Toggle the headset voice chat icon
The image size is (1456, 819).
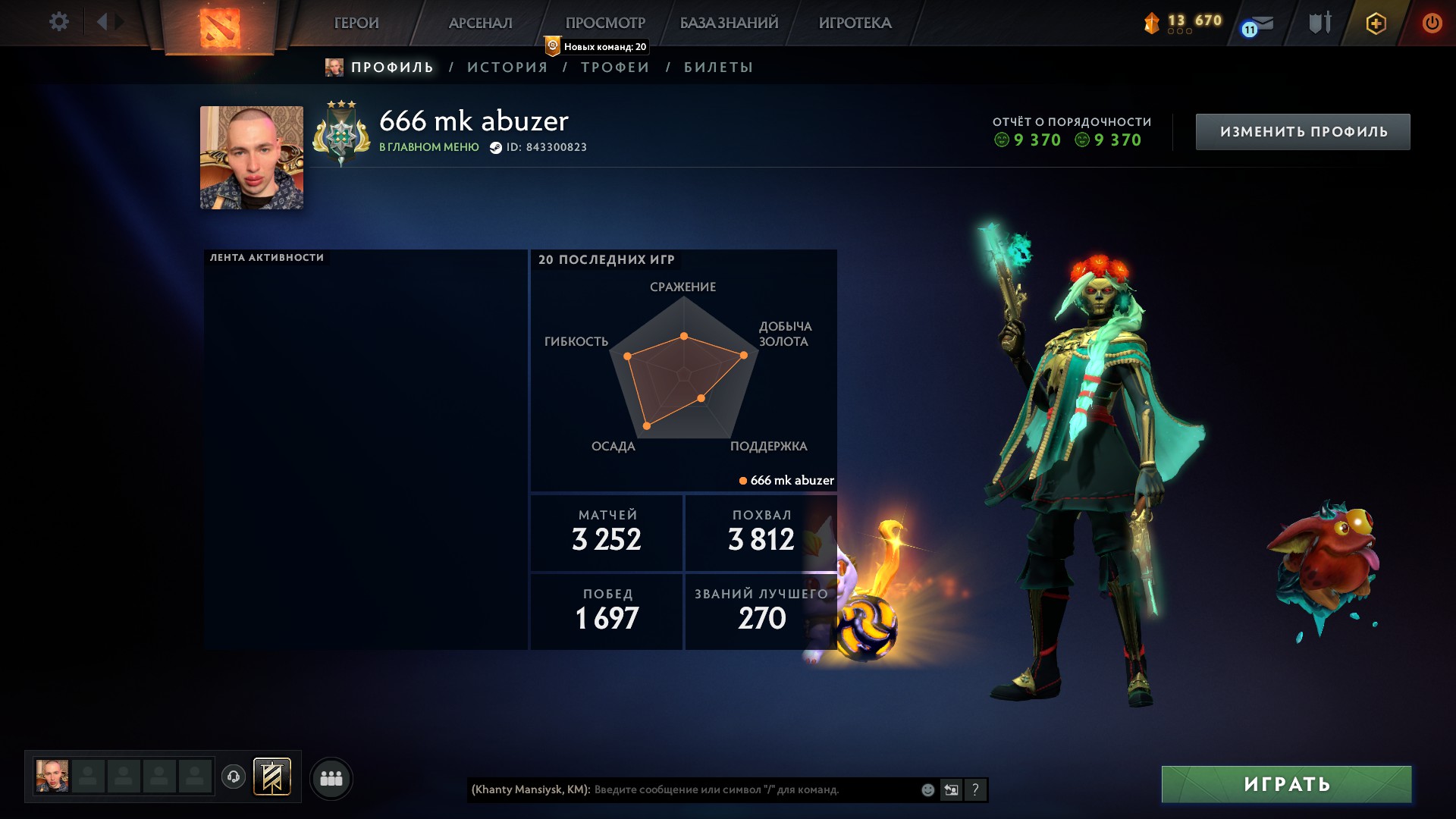pos(234,777)
